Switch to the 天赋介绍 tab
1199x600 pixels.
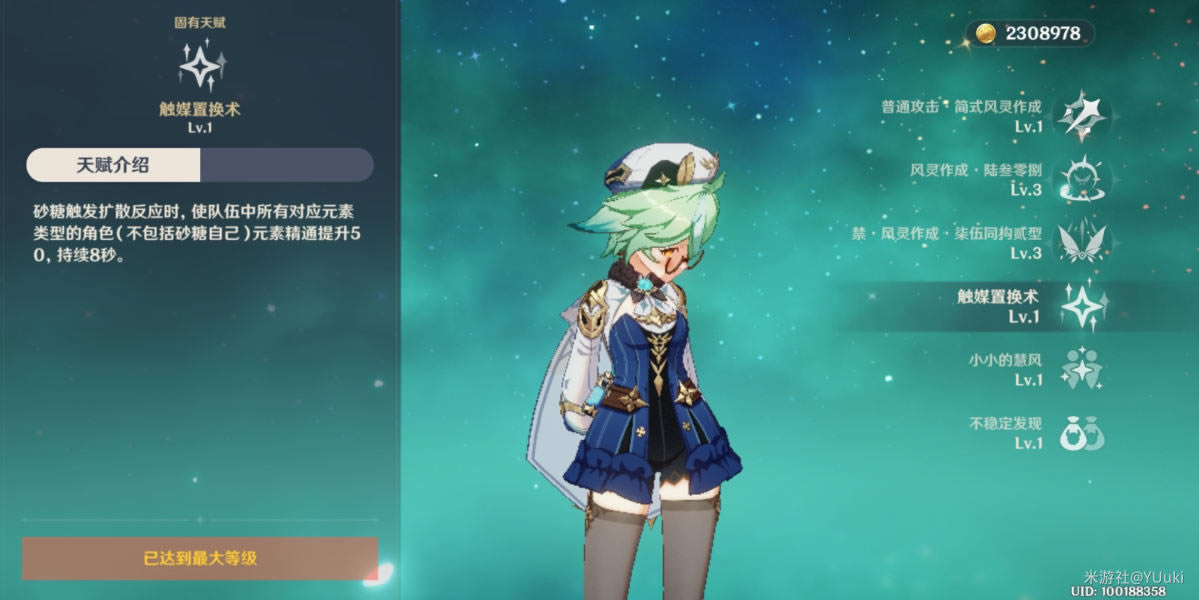click(x=113, y=165)
